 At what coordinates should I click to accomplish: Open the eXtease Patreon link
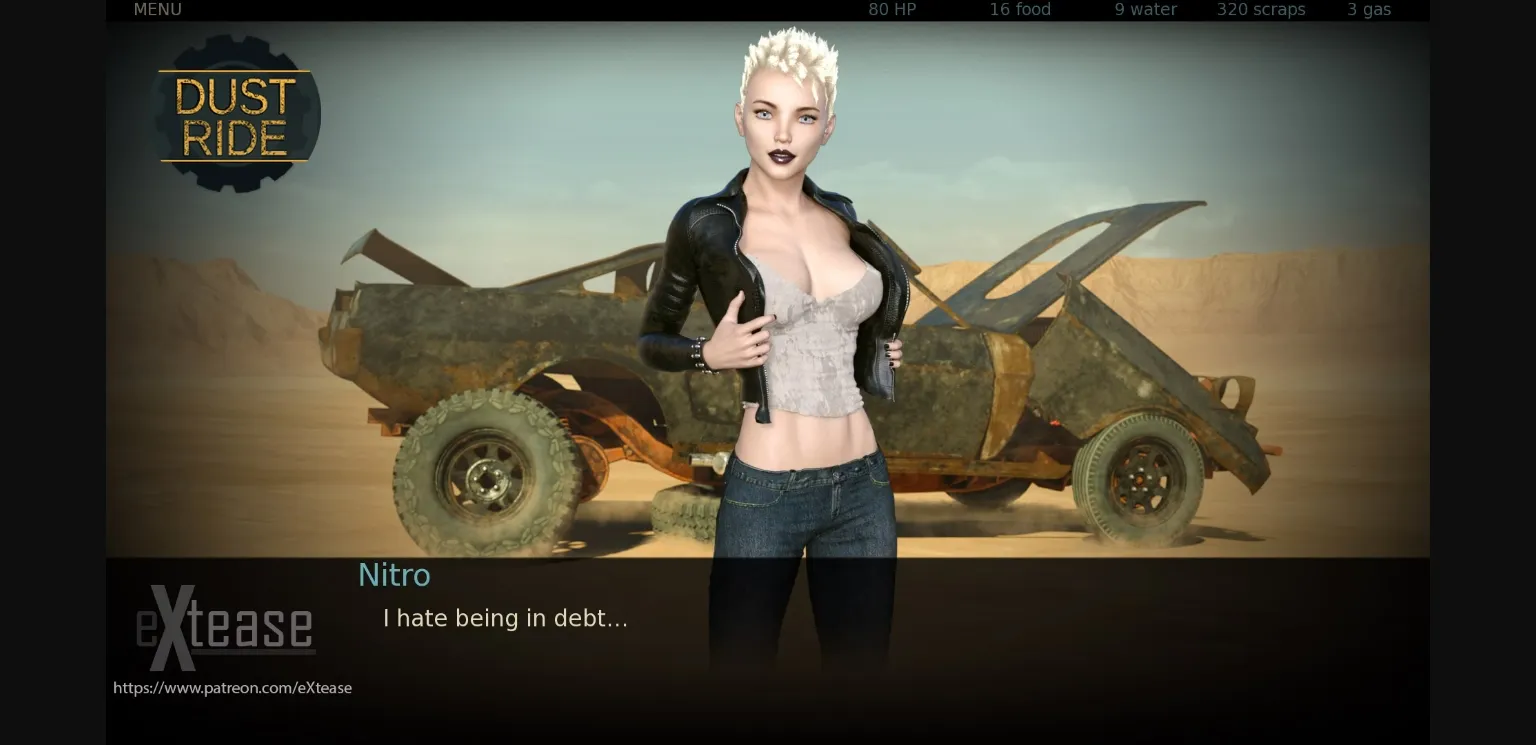[232, 687]
